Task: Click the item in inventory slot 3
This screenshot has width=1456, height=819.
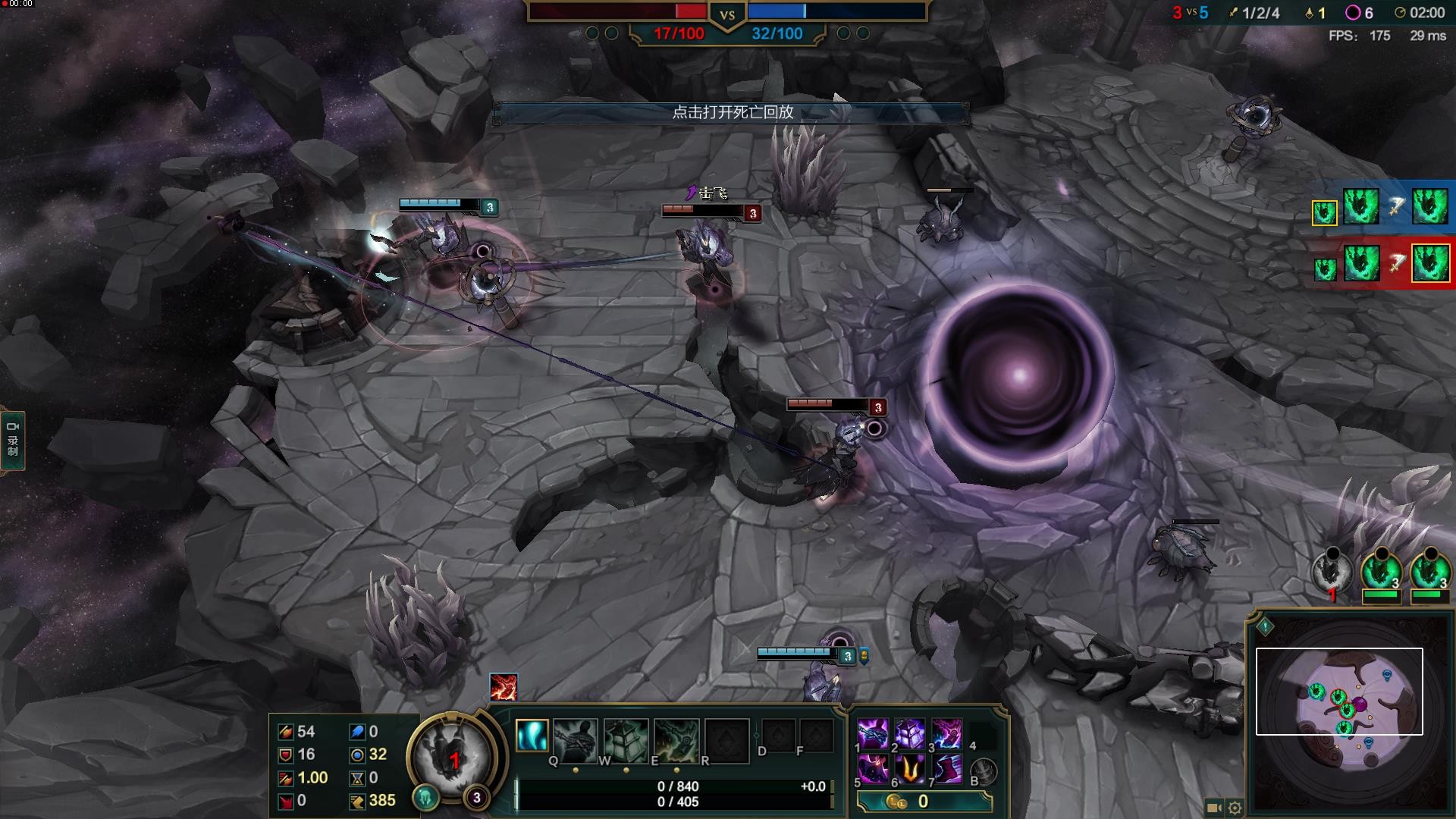Action: coord(946,734)
